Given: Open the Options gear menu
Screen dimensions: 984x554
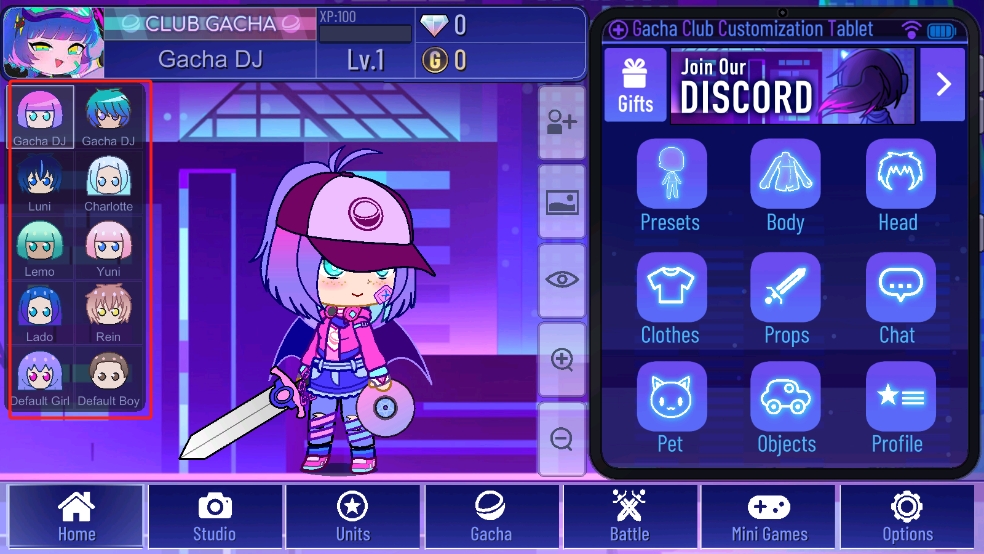Looking at the screenshot, I should coord(907,517).
